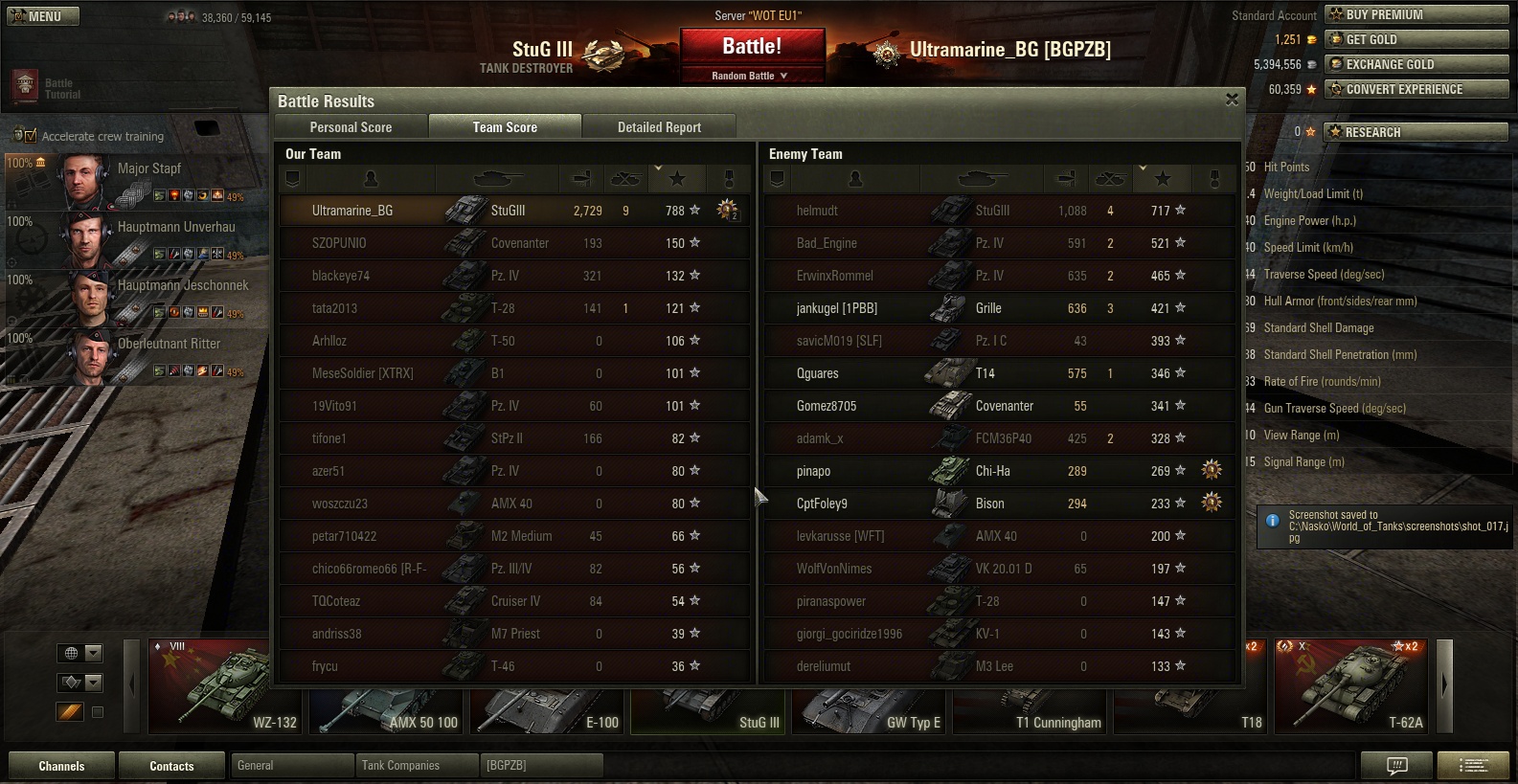Open the Channels button
Image resolution: width=1518 pixels, height=784 pixels.
[x=61, y=766]
